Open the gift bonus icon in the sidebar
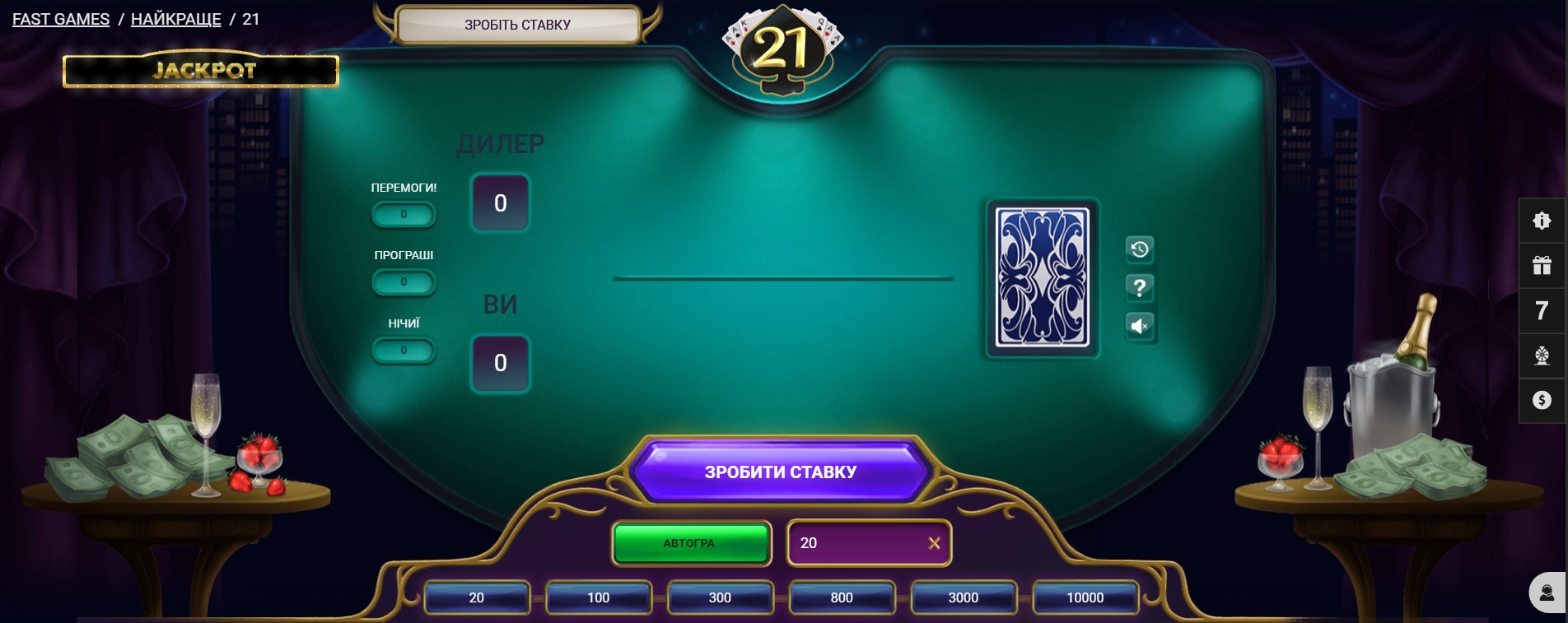The height and width of the screenshot is (623, 1568). click(x=1541, y=265)
